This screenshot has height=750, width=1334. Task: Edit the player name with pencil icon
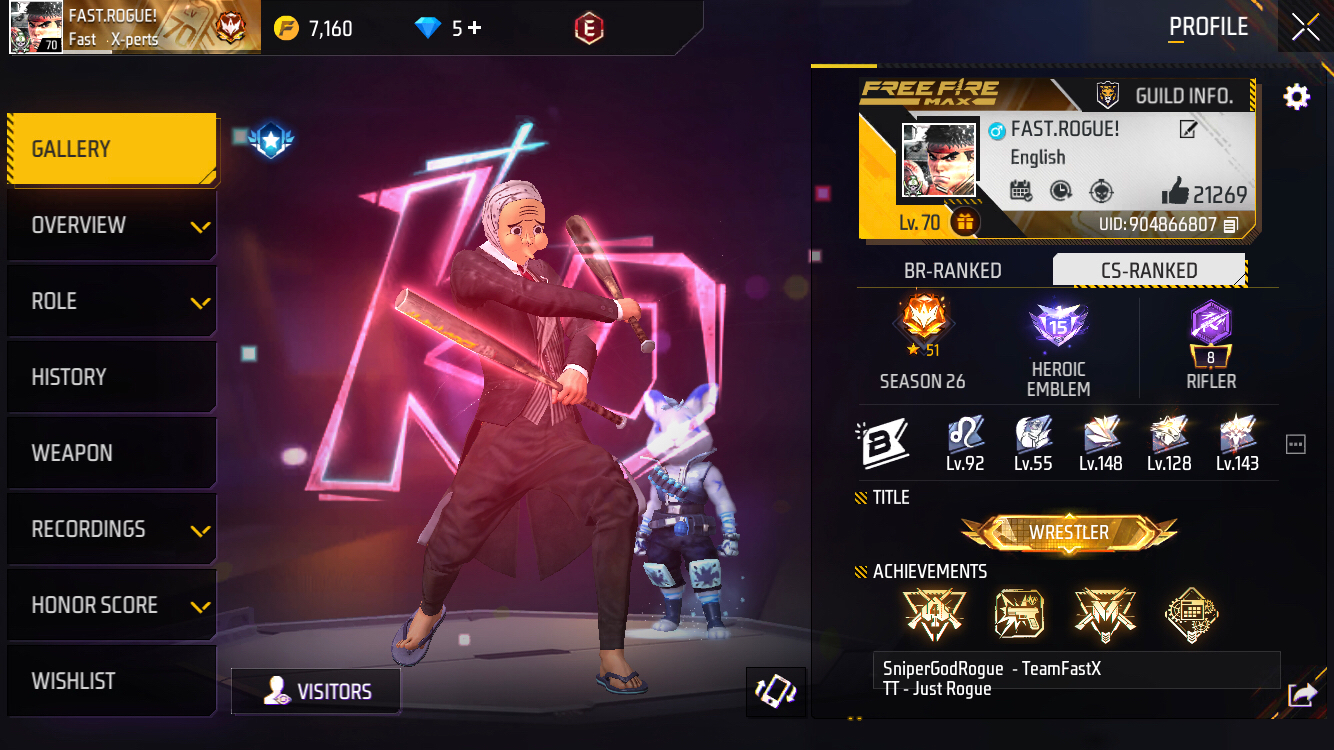(1188, 129)
